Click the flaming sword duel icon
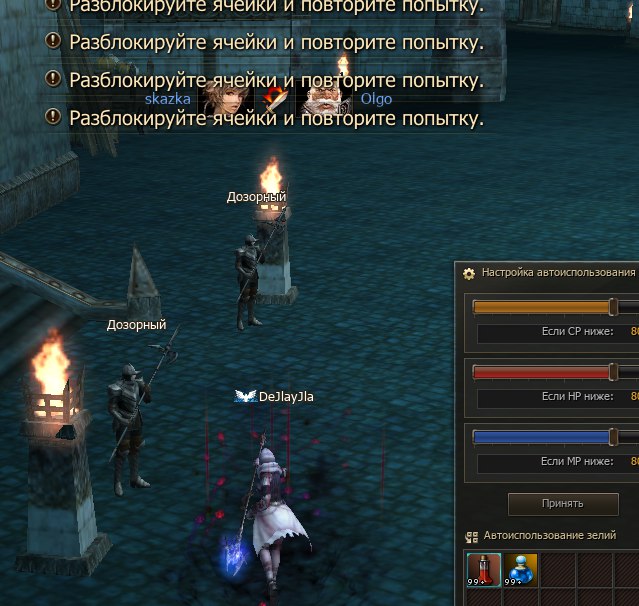This screenshot has height=606, width=639. pos(272,100)
